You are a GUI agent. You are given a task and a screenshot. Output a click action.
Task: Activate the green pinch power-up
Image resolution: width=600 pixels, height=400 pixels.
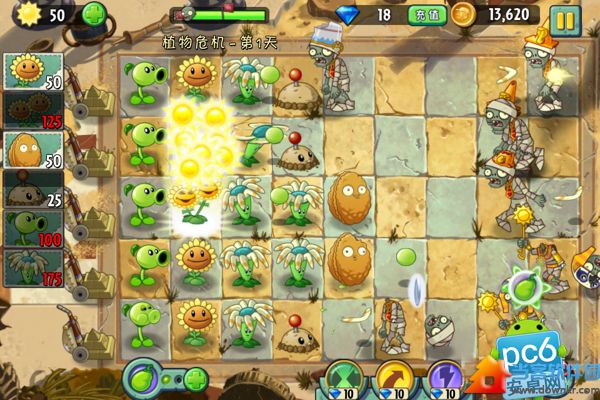click(x=344, y=381)
